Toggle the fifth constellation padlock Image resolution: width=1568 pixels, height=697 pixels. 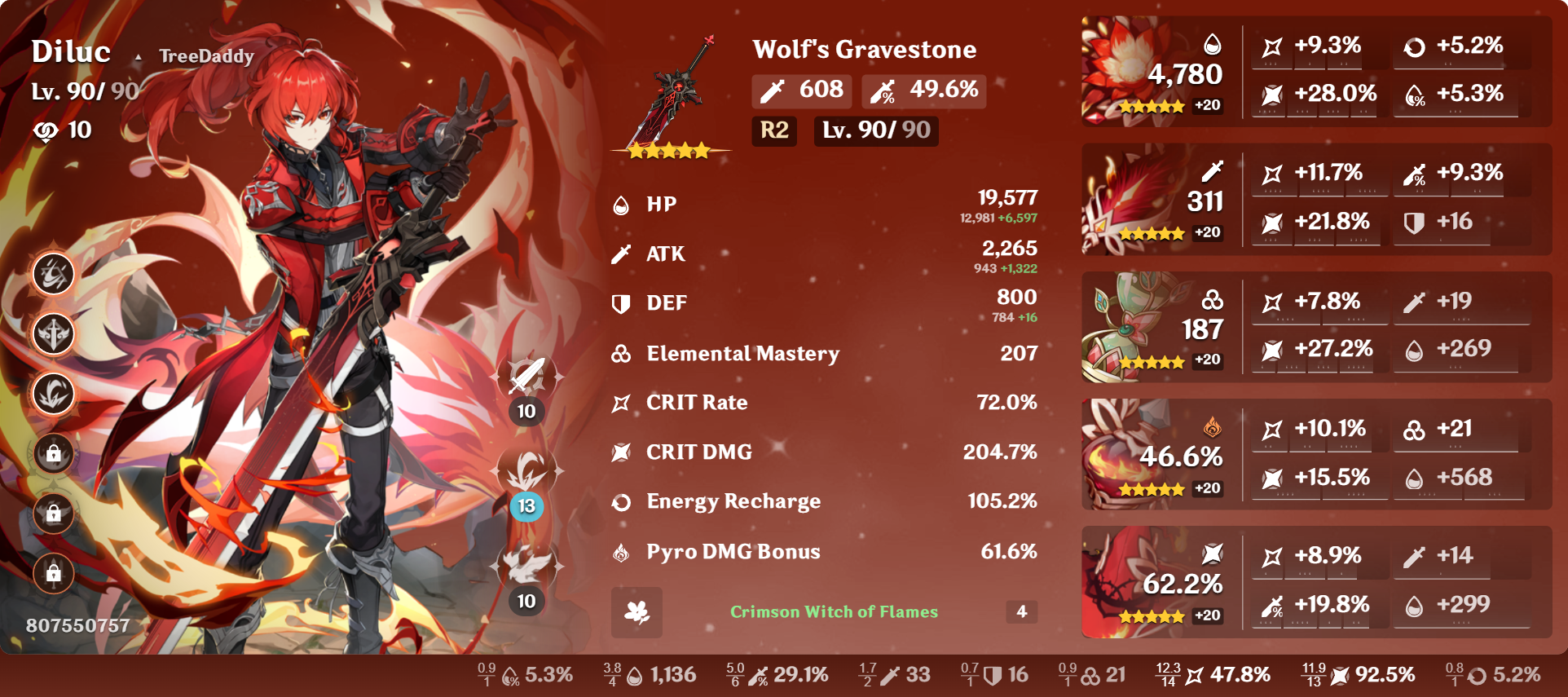51,514
